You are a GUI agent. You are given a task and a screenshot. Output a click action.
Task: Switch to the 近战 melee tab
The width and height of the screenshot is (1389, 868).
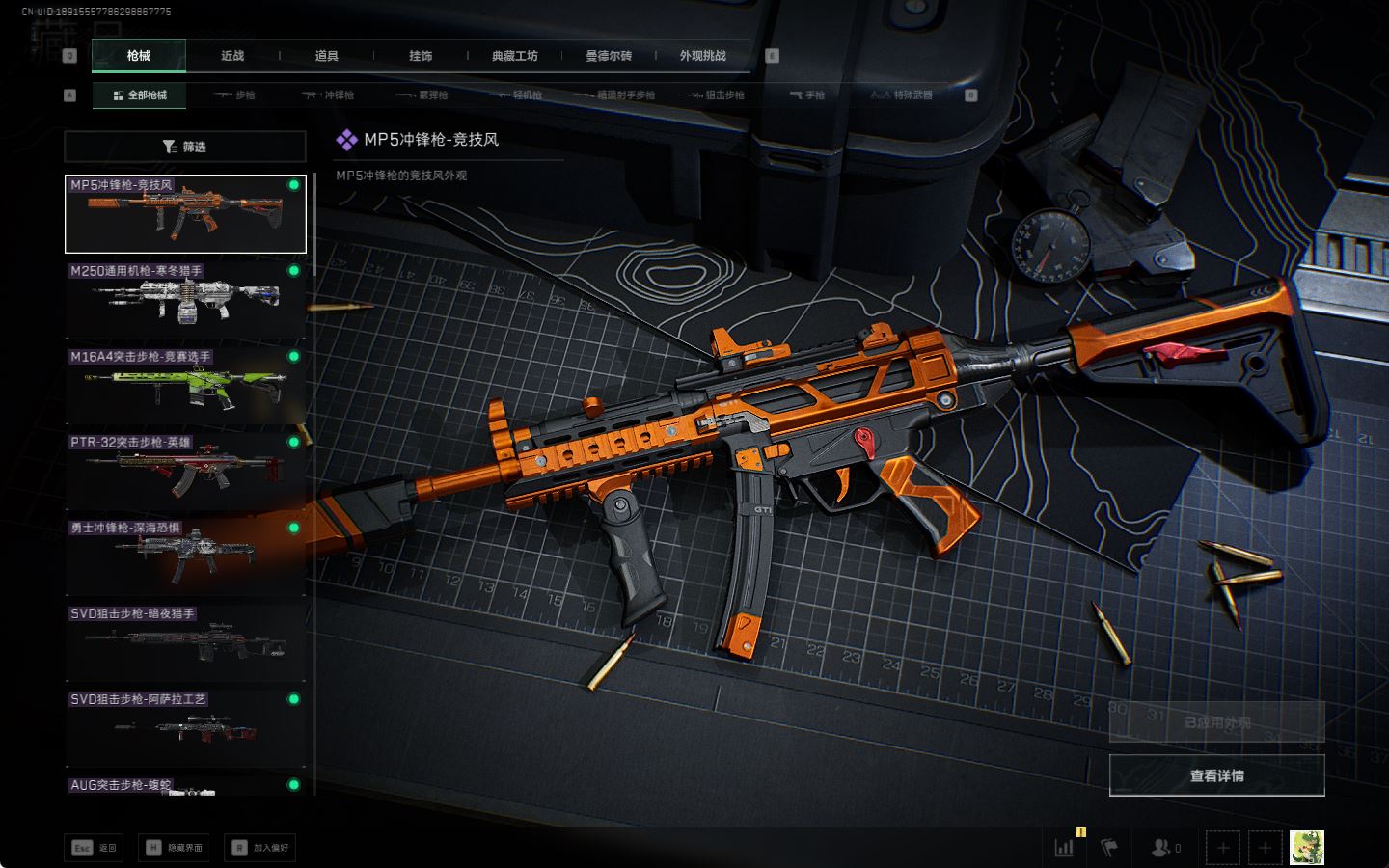(232, 56)
